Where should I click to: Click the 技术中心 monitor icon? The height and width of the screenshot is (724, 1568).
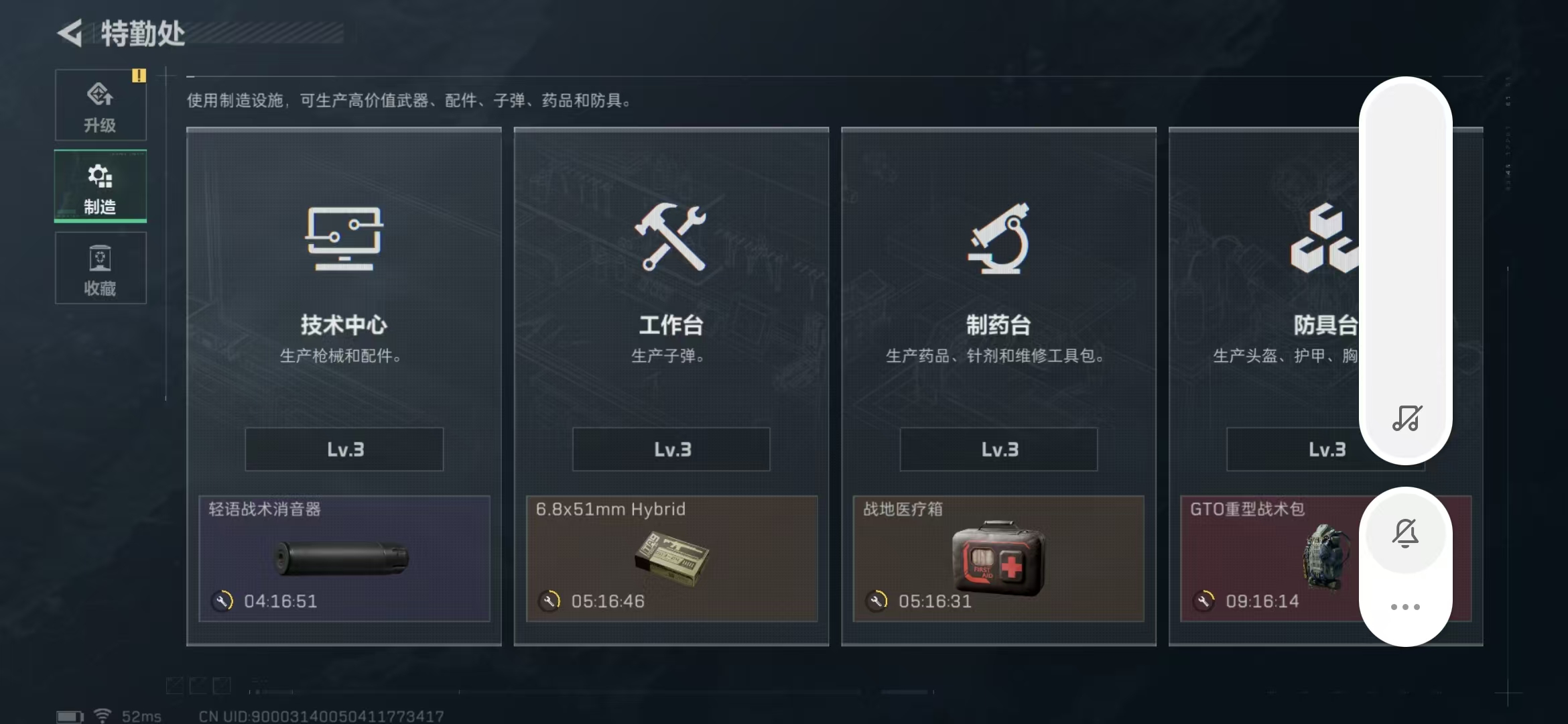coord(343,241)
